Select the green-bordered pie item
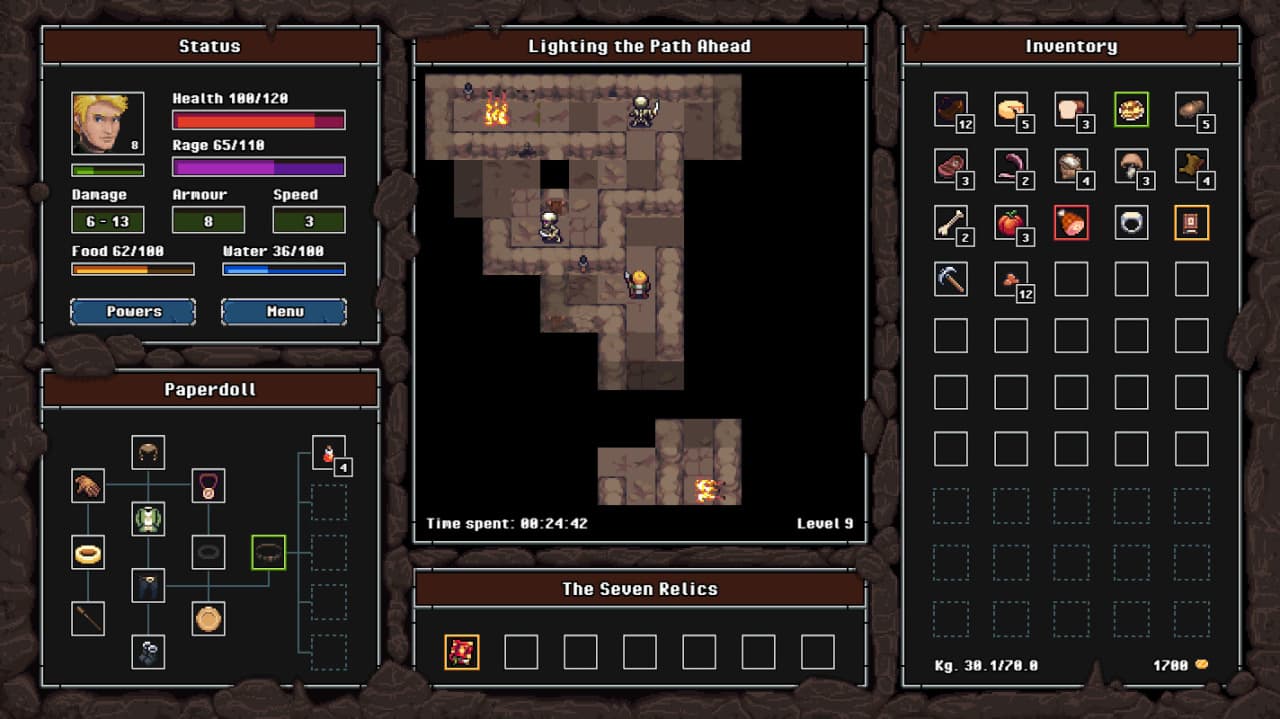 point(1131,109)
